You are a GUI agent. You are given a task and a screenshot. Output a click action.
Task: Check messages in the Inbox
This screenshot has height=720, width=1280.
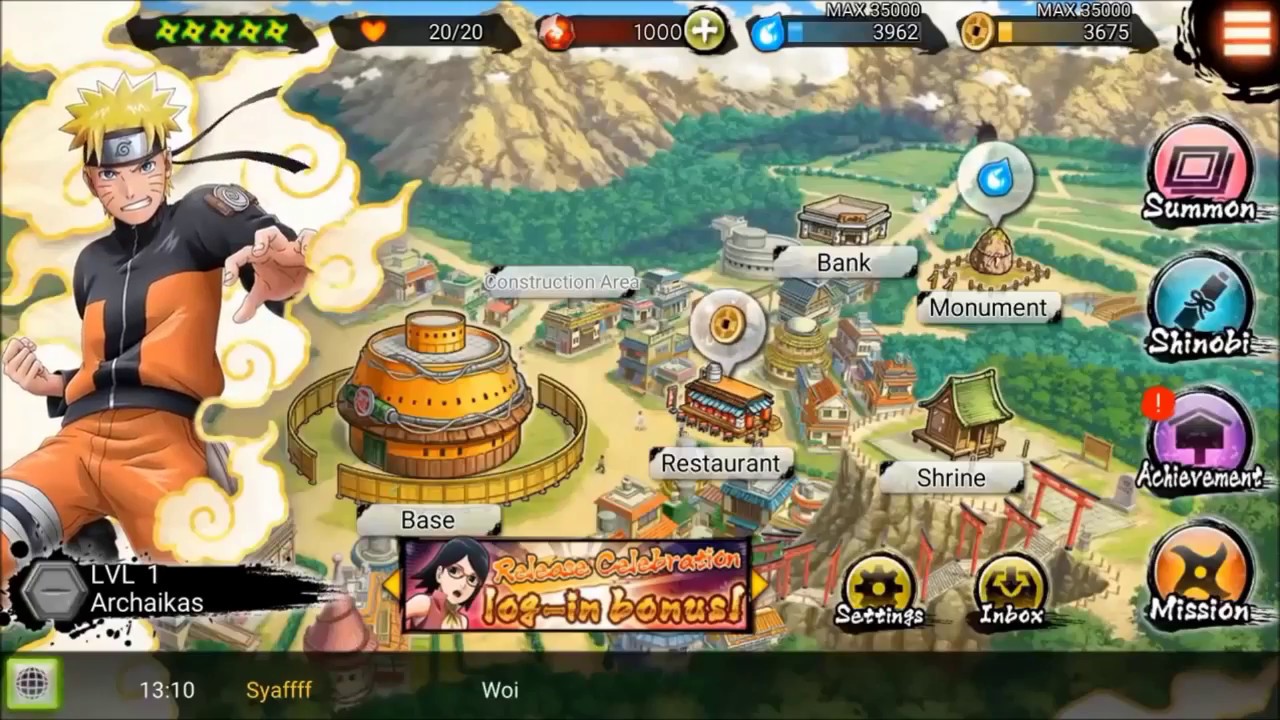coord(1012,585)
